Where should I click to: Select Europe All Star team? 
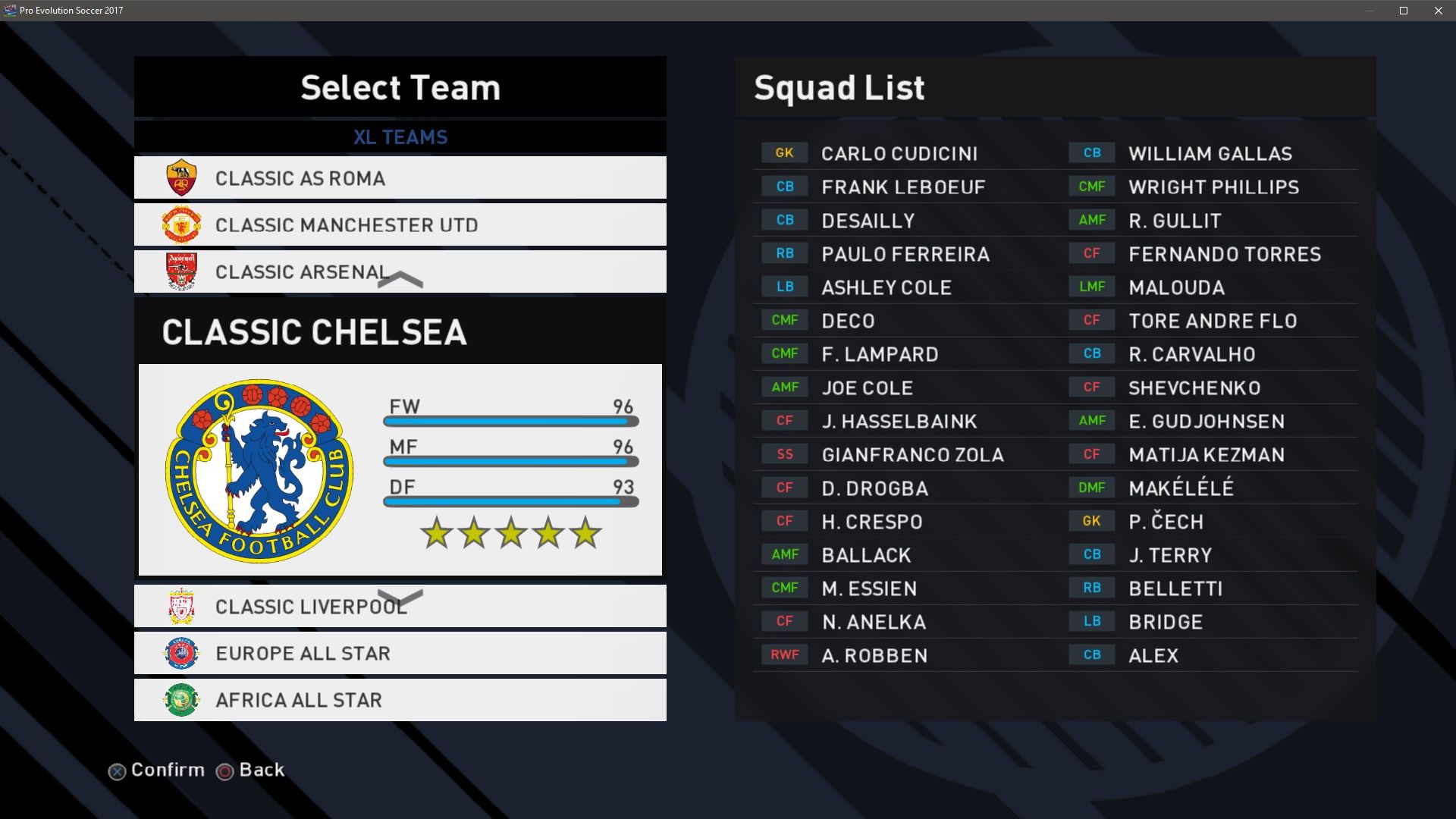click(400, 654)
